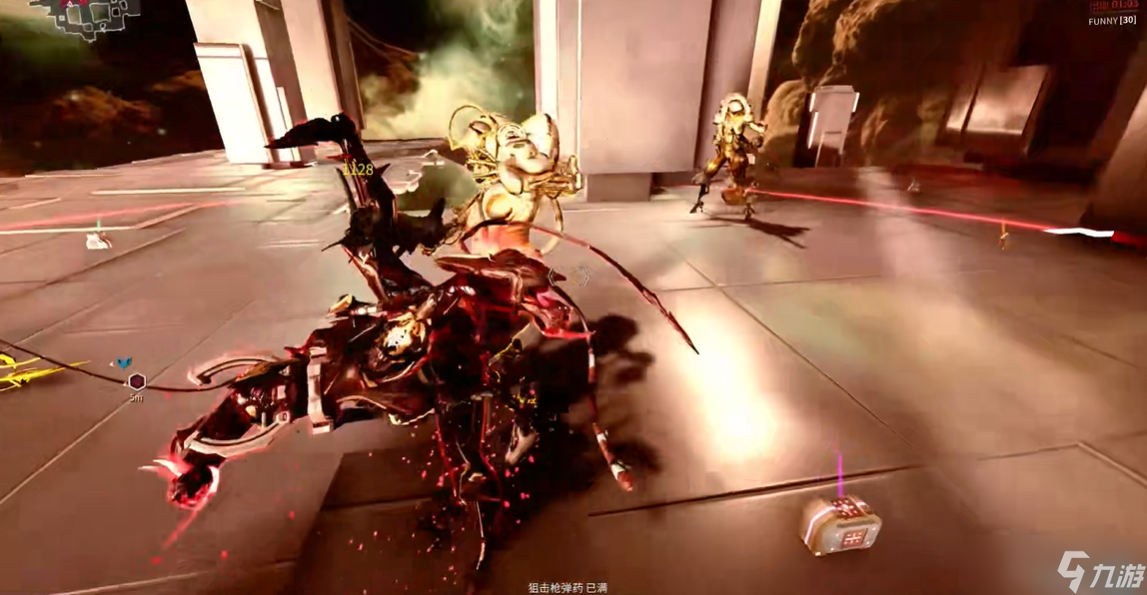Select the hexagon waypoint marker showing 5m
The height and width of the screenshot is (595, 1147).
[136, 381]
